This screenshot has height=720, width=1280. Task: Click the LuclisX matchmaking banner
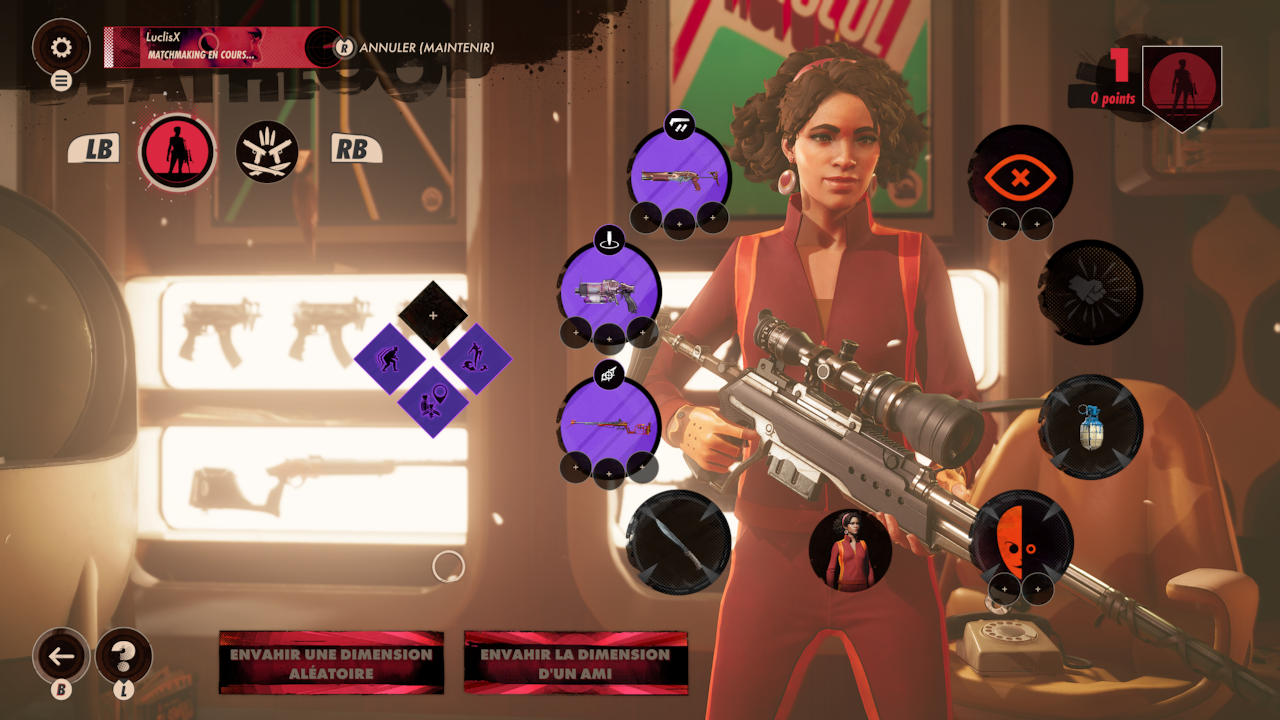tap(222, 47)
